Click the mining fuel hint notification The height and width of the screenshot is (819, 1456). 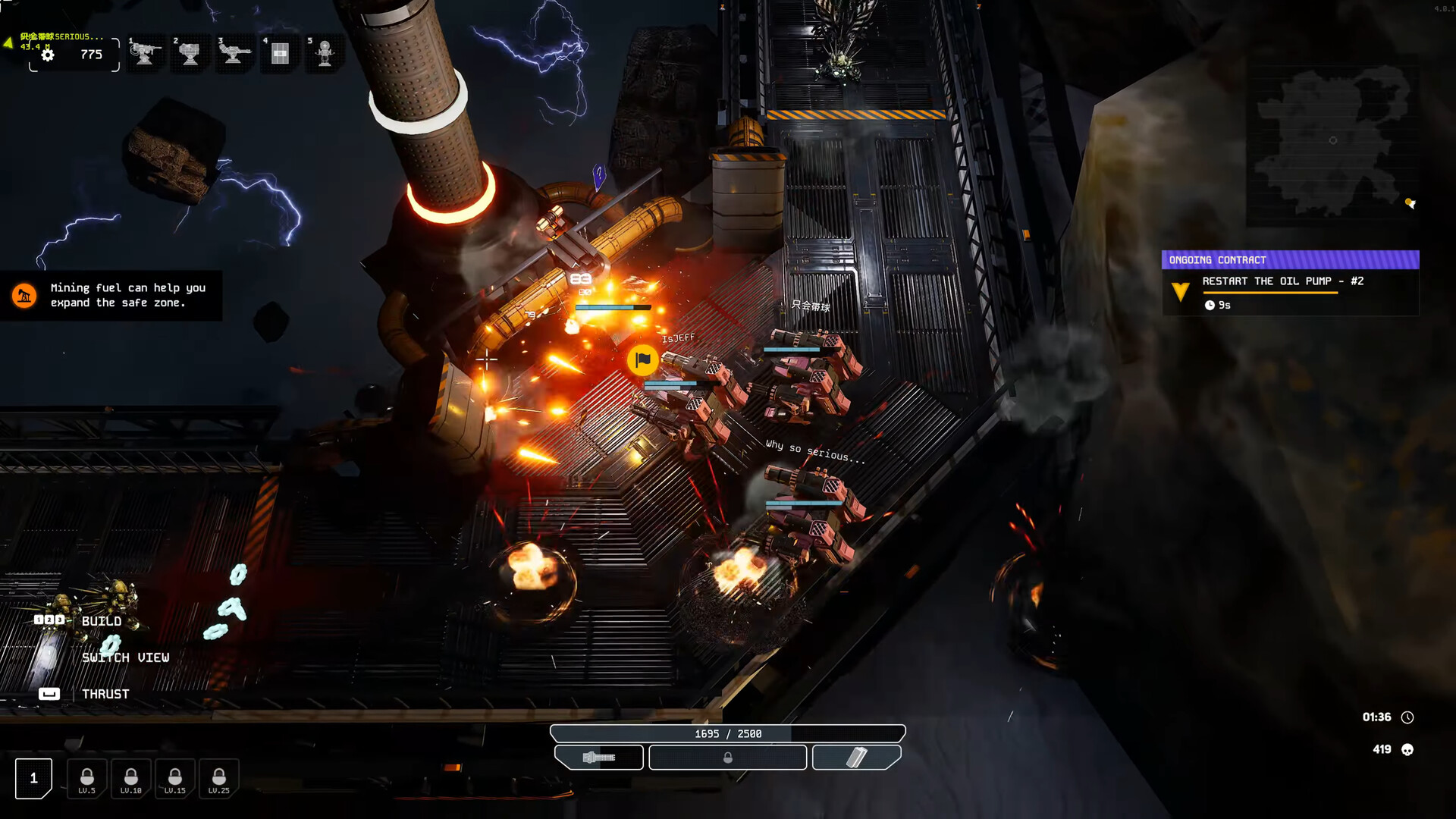point(111,295)
